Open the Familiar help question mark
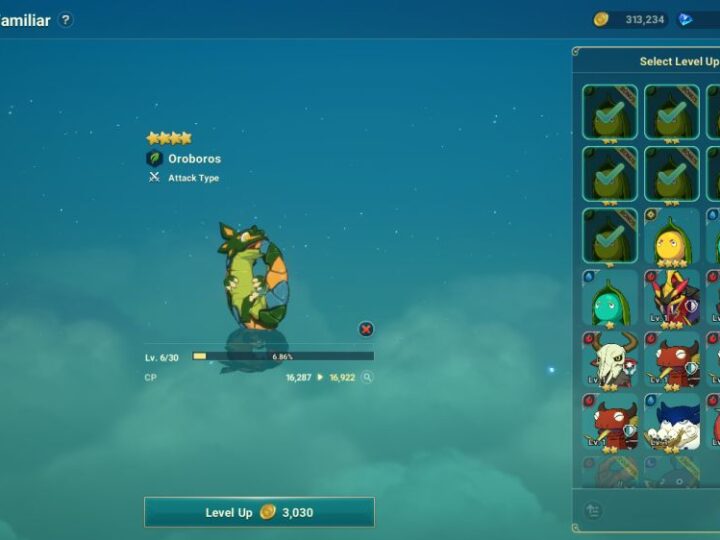 [65, 20]
